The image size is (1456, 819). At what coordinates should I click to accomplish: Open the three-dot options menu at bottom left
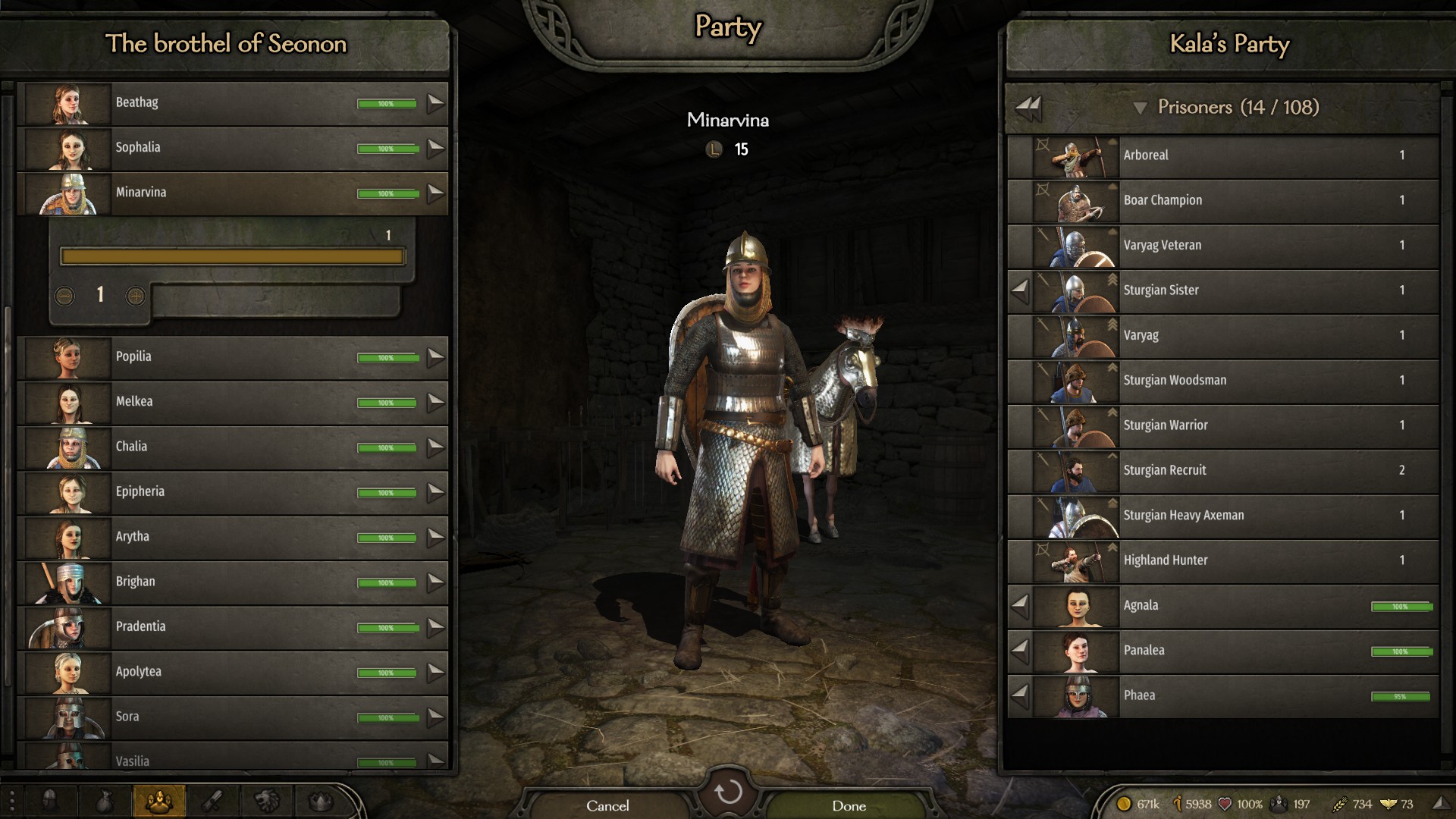(12, 800)
